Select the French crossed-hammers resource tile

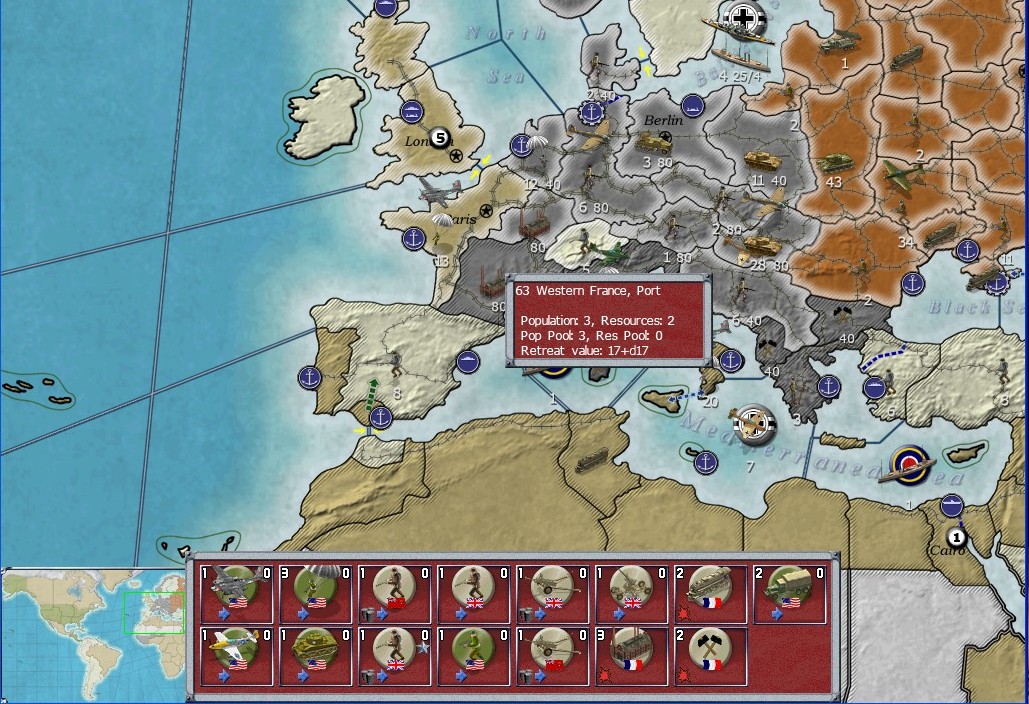(711, 656)
